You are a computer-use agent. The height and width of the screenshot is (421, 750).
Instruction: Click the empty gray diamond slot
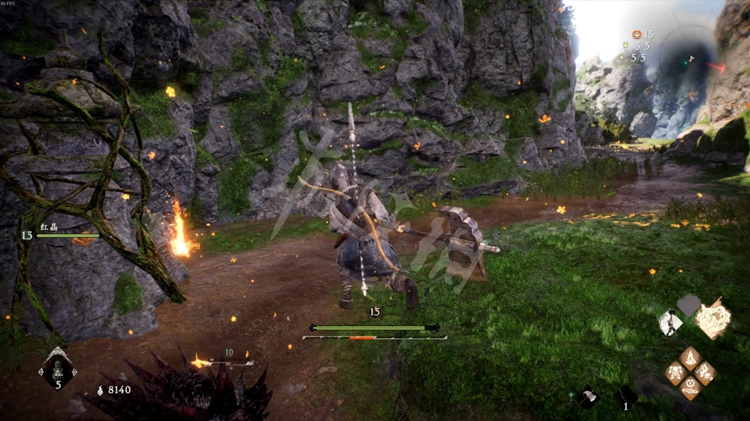coord(690,304)
